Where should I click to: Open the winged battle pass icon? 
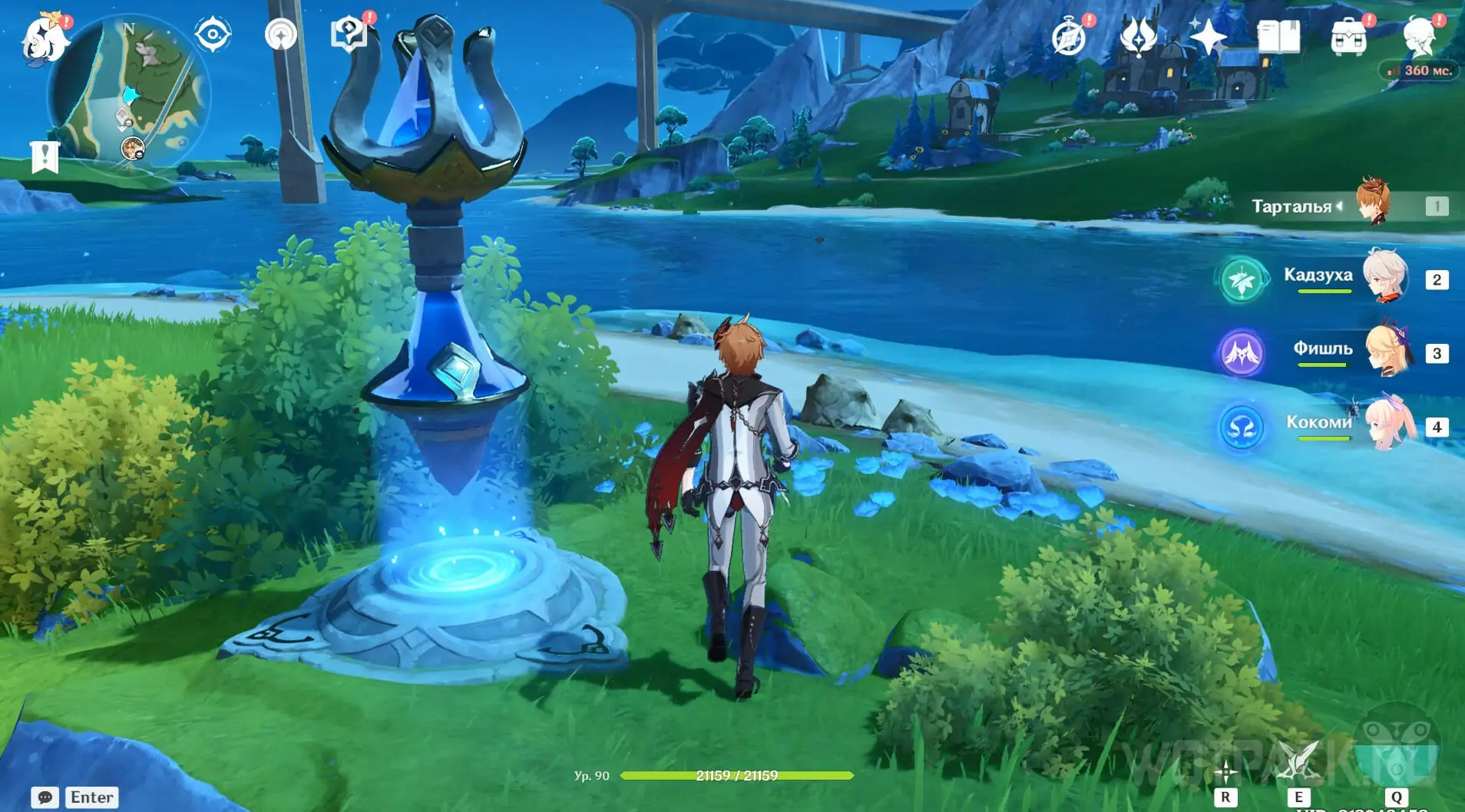[1138, 37]
